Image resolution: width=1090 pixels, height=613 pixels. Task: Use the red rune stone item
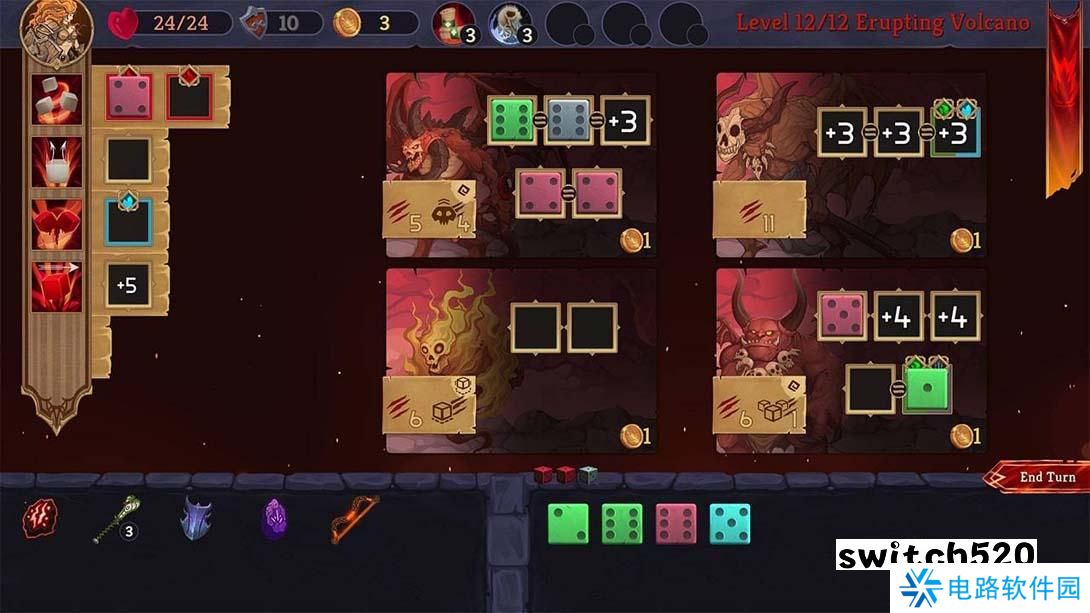[40, 519]
